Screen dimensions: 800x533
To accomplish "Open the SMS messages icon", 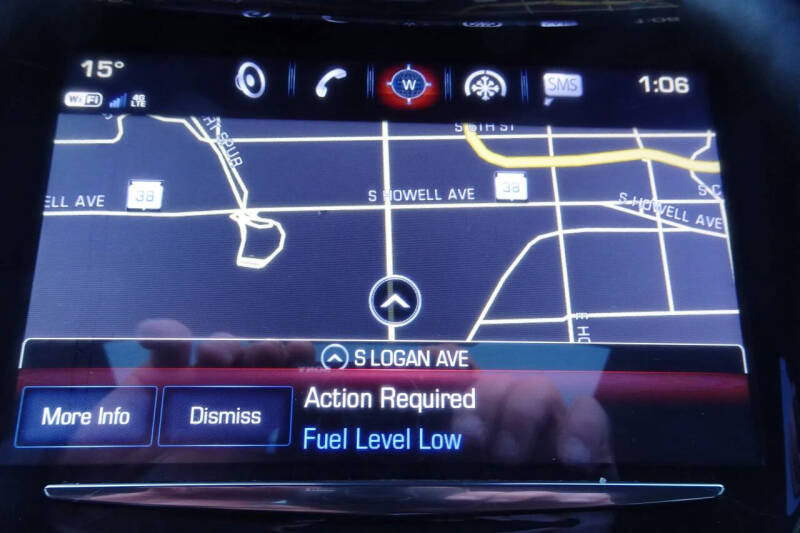I will [562, 85].
